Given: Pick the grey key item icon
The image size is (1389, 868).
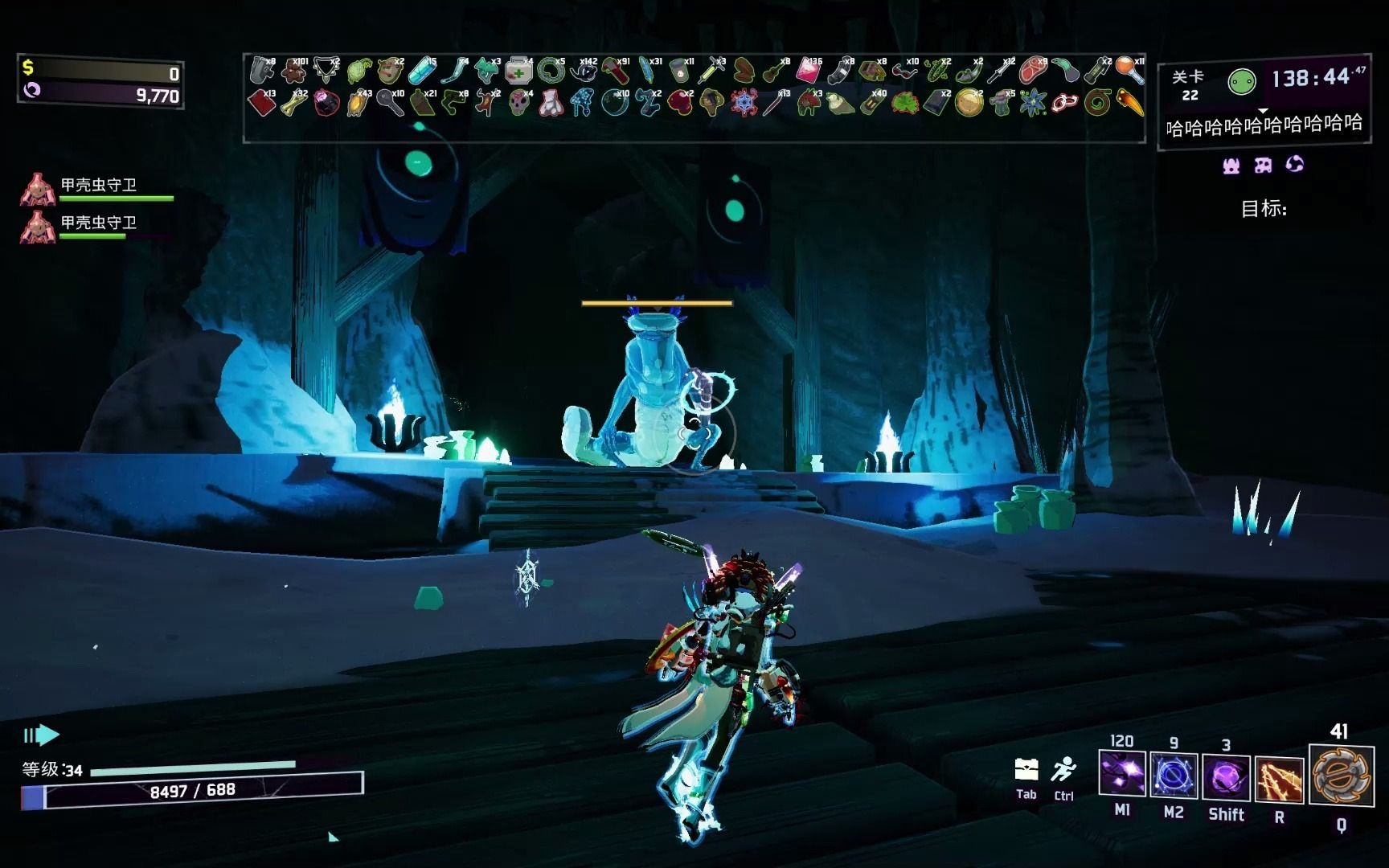Looking at the screenshot, I should coord(390,104).
